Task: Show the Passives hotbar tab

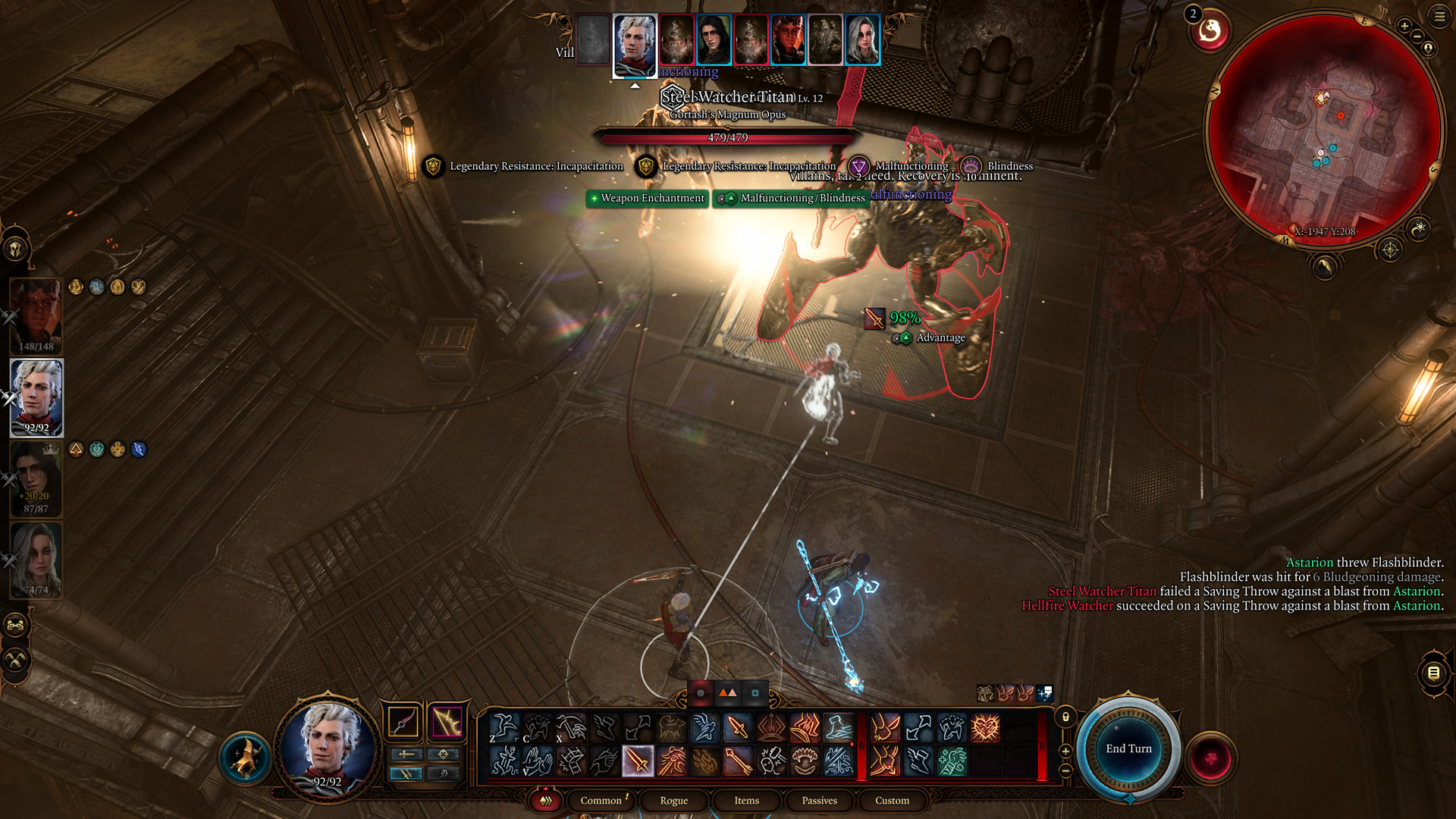Action: pos(819,801)
